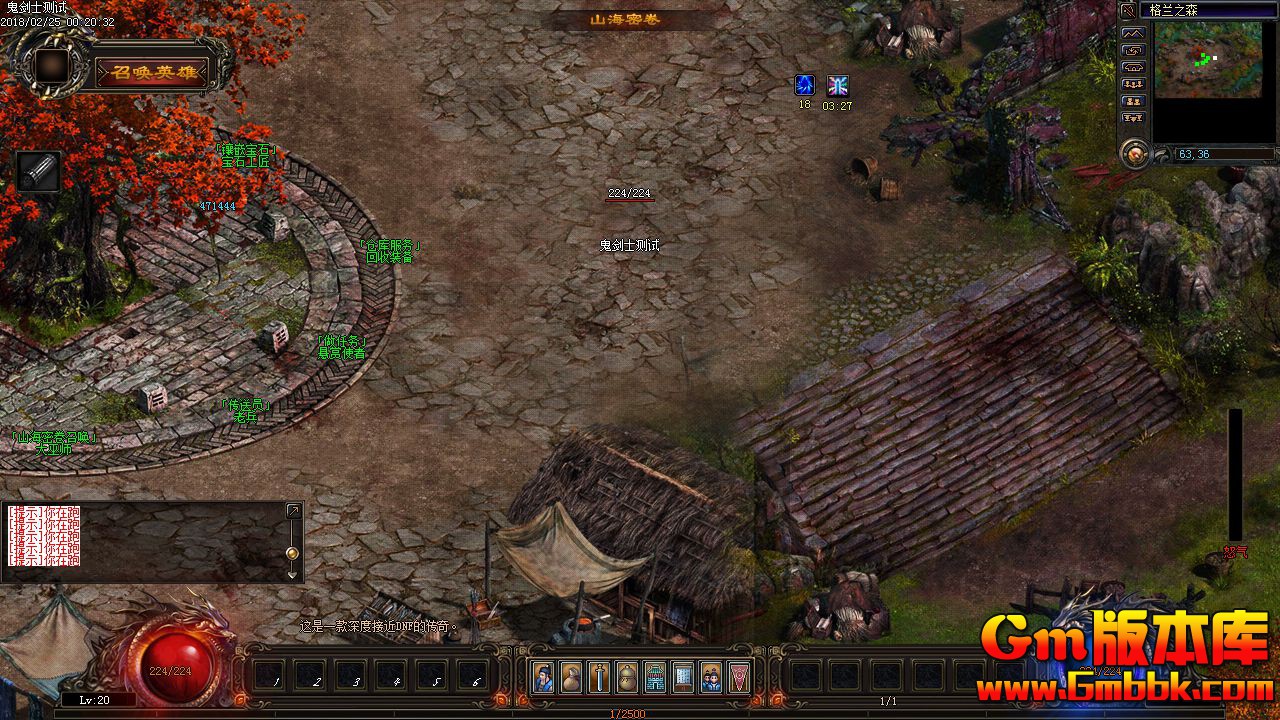Click the minimap of 格兰之森
This screenshot has height=720, width=1280.
1208,60
